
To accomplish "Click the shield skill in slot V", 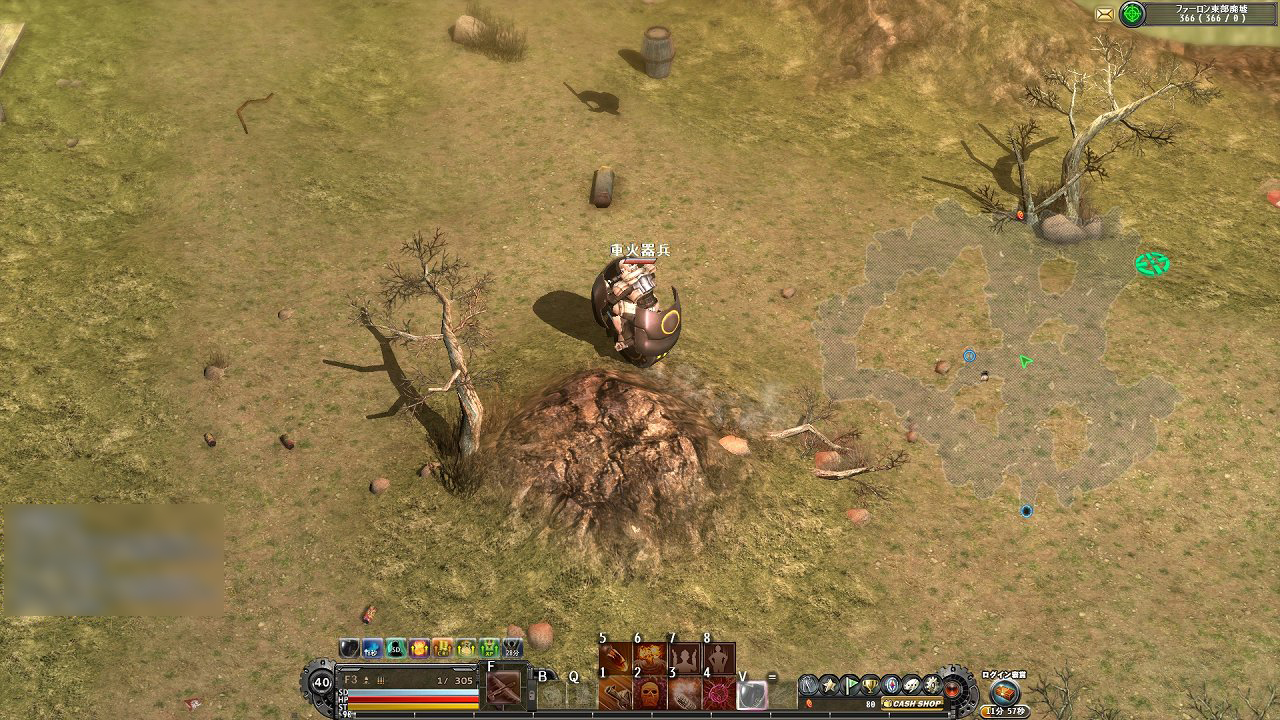I will tap(752, 694).
